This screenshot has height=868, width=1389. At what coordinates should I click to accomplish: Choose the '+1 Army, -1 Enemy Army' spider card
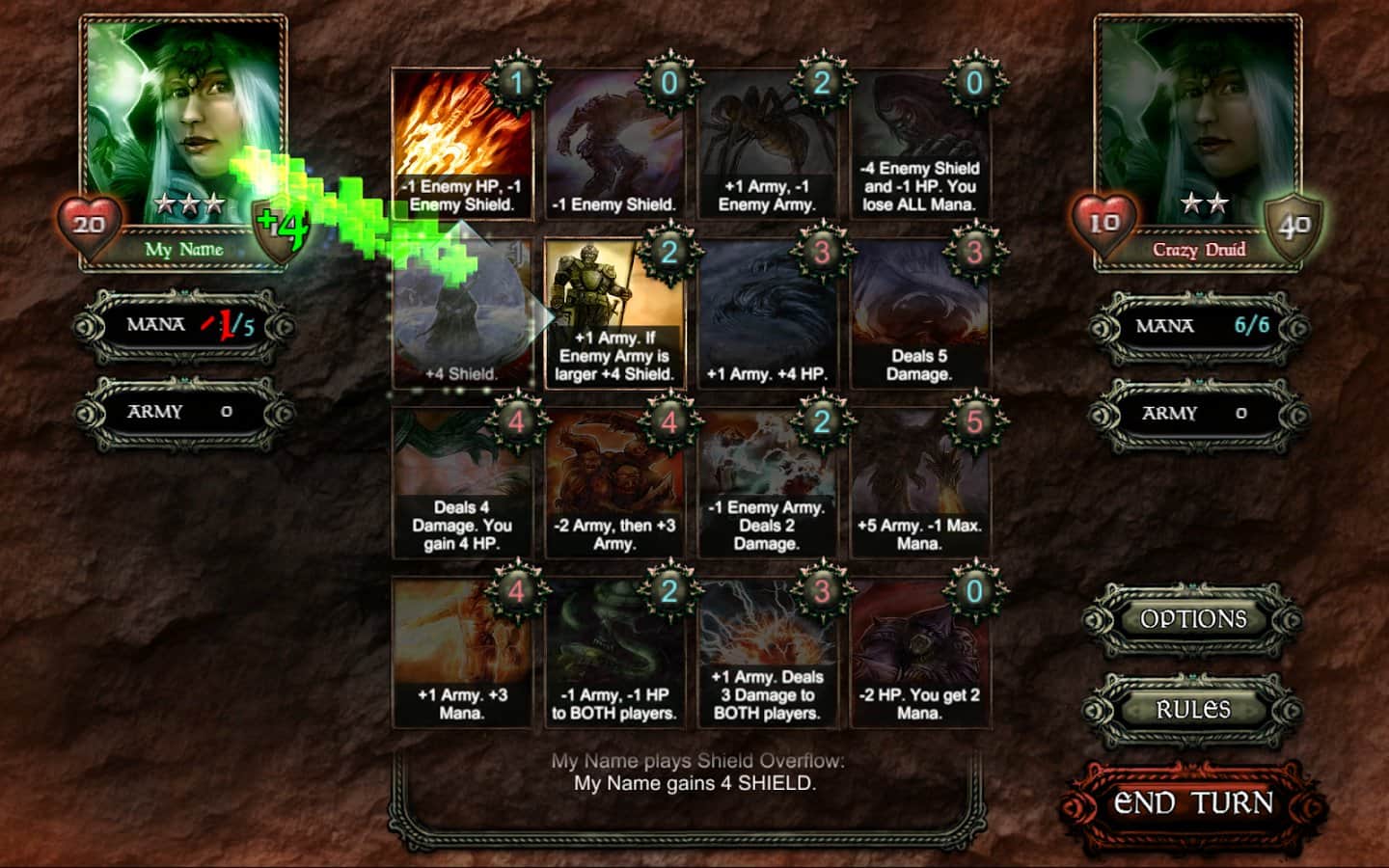(x=767, y=145)
